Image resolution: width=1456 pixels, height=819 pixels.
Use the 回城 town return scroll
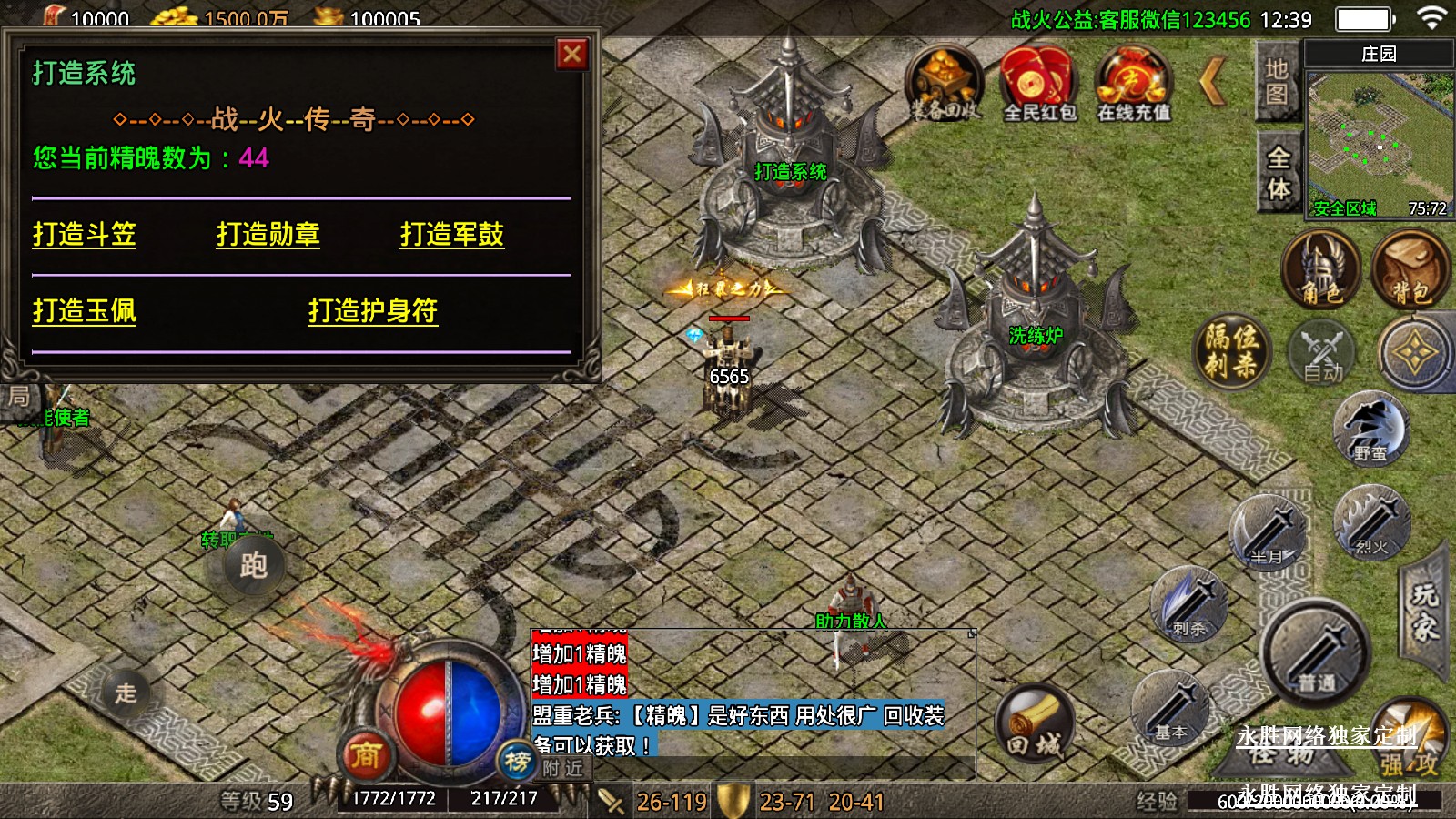[x=1034, y=725]
